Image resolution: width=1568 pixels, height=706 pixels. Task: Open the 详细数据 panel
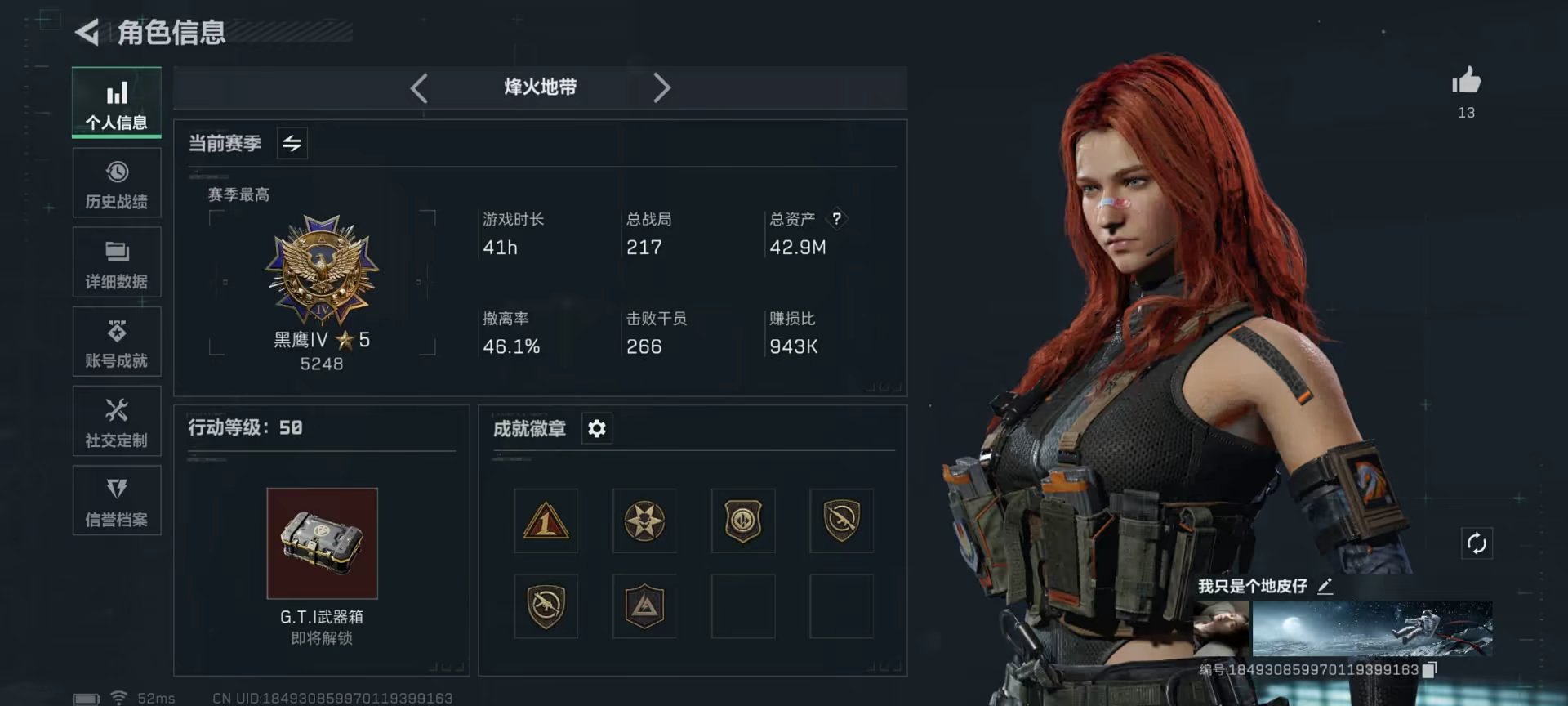(x=117, y=261)
